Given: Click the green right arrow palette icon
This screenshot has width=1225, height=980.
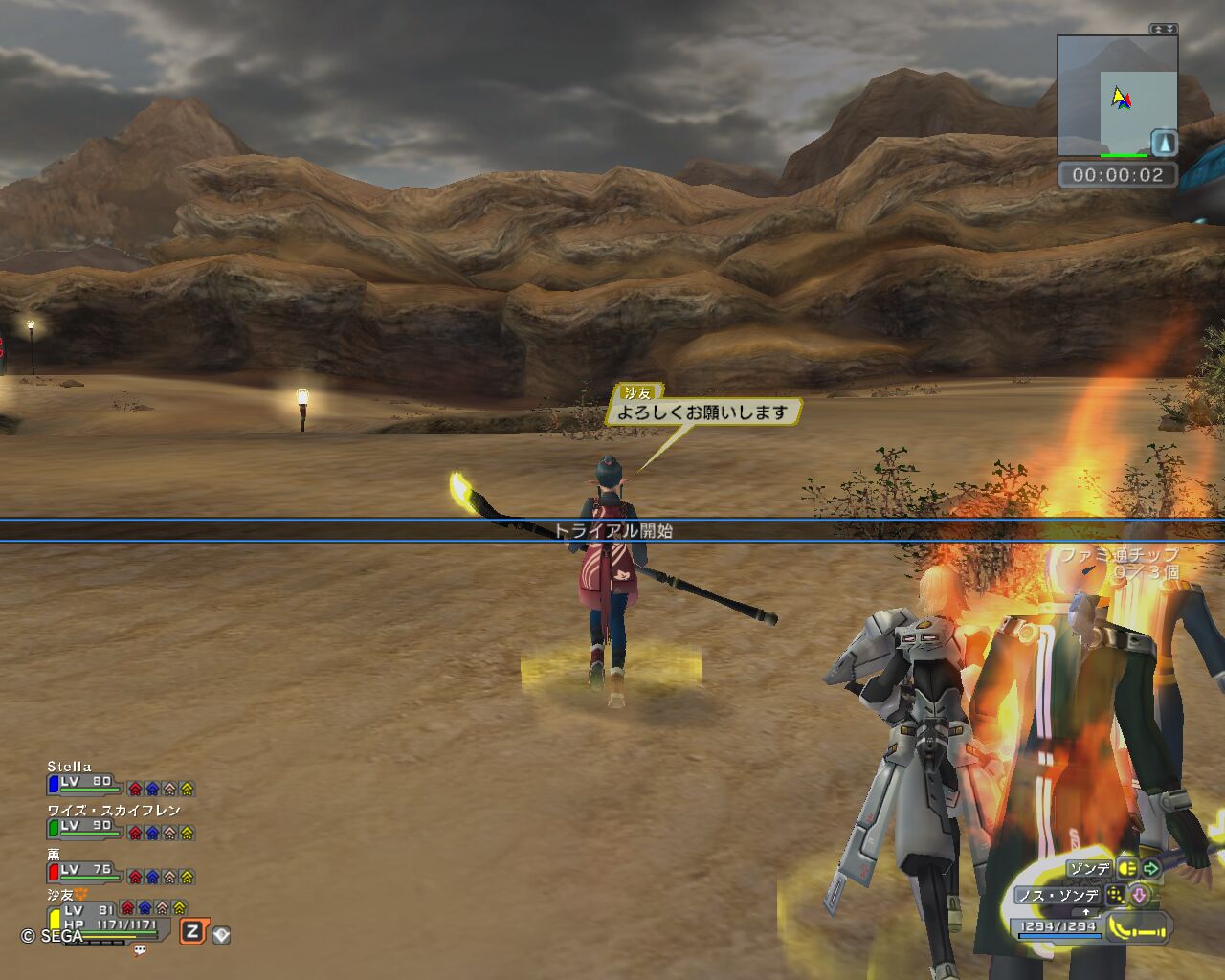Looking at the screenshot, I should [x=1151, y=868].
